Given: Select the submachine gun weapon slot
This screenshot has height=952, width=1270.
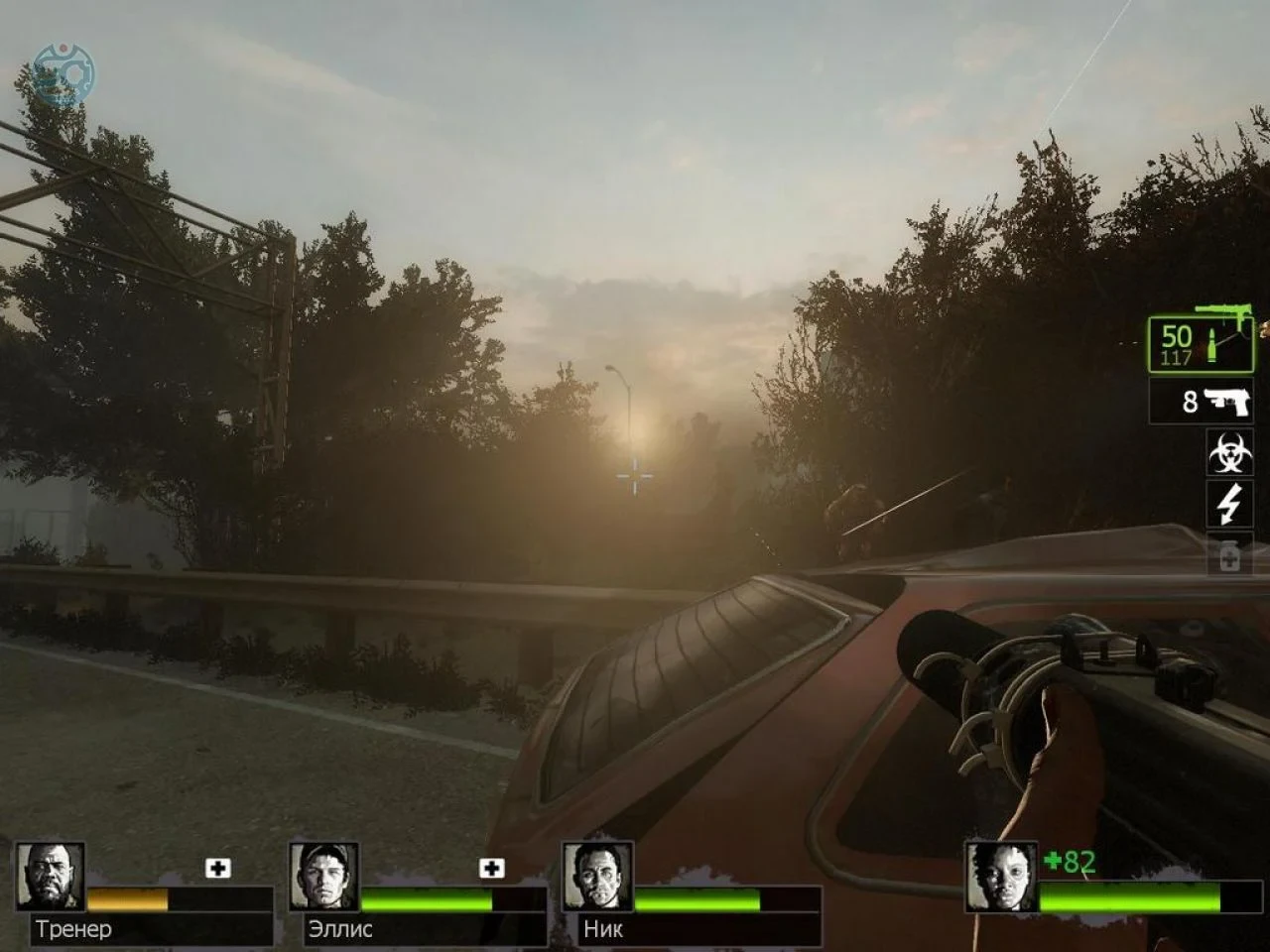Looking at the screenshot, I should click(x=1201, y=345).
